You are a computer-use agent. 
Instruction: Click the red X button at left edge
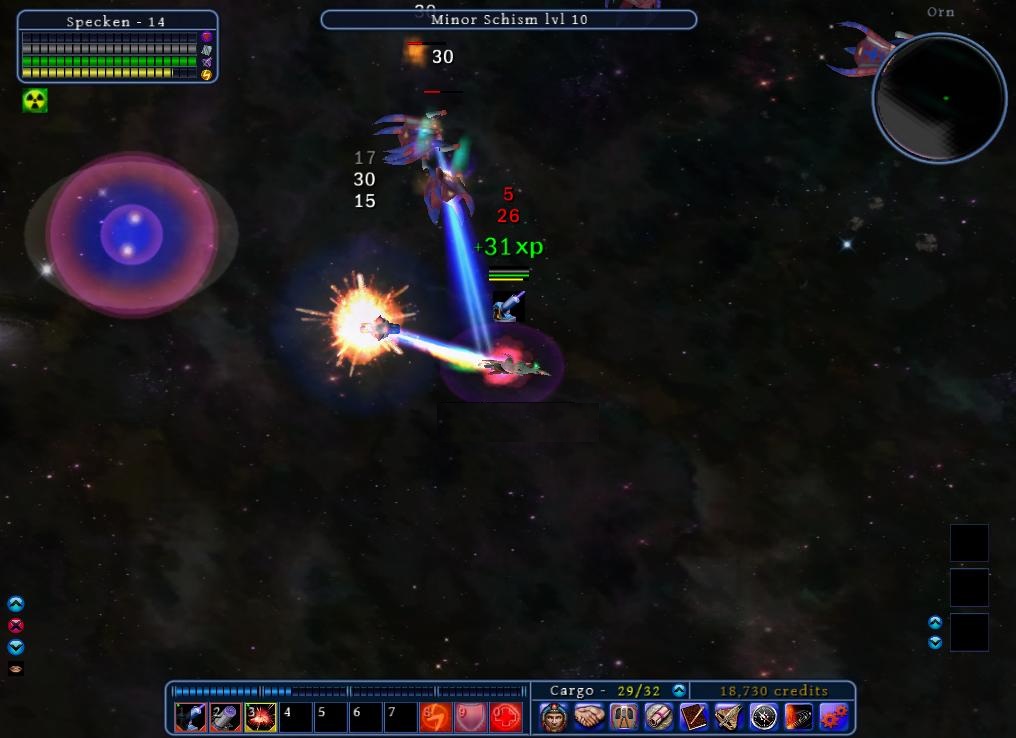coord(15,626)
